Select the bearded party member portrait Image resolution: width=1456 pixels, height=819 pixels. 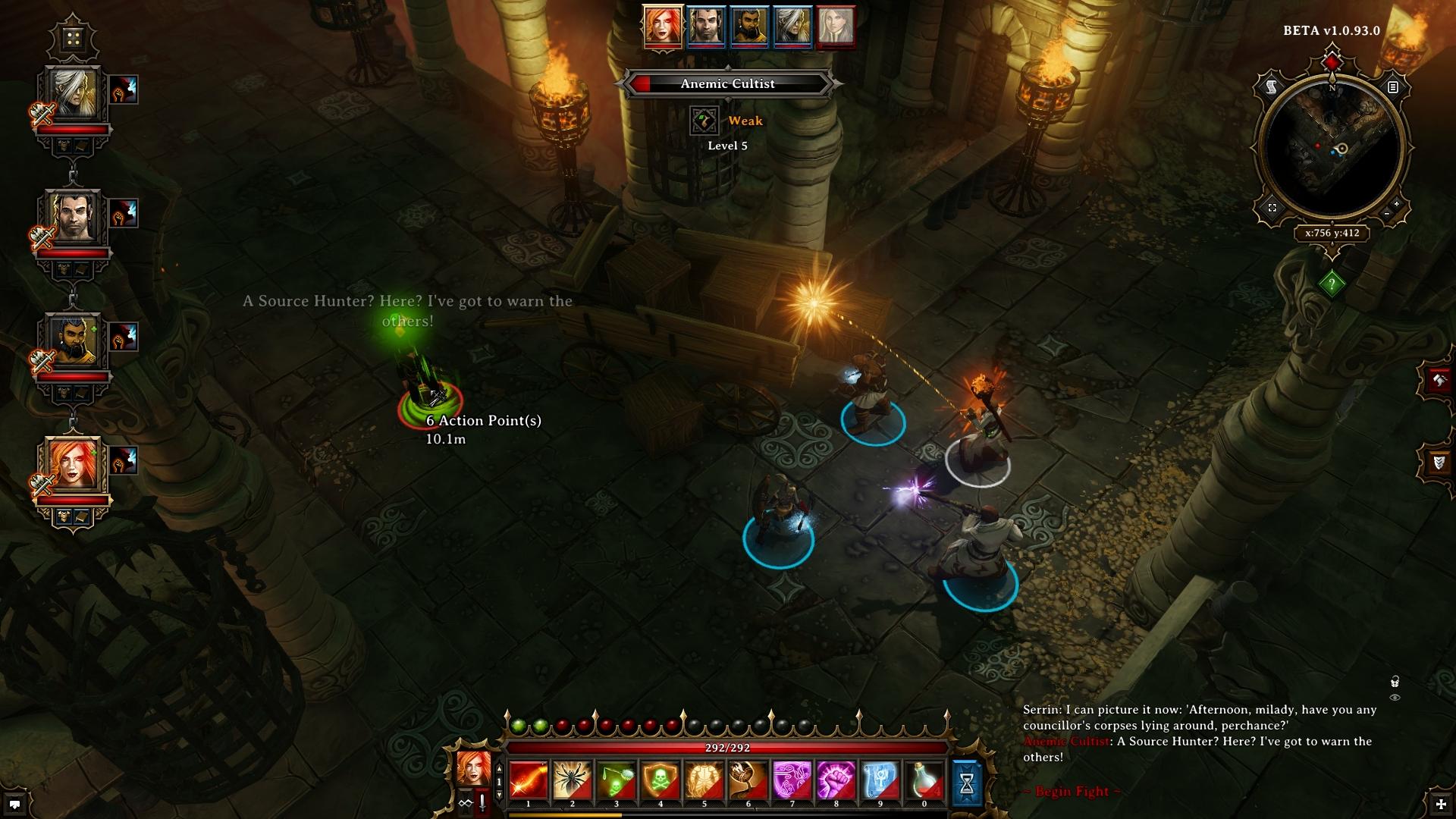73,342
